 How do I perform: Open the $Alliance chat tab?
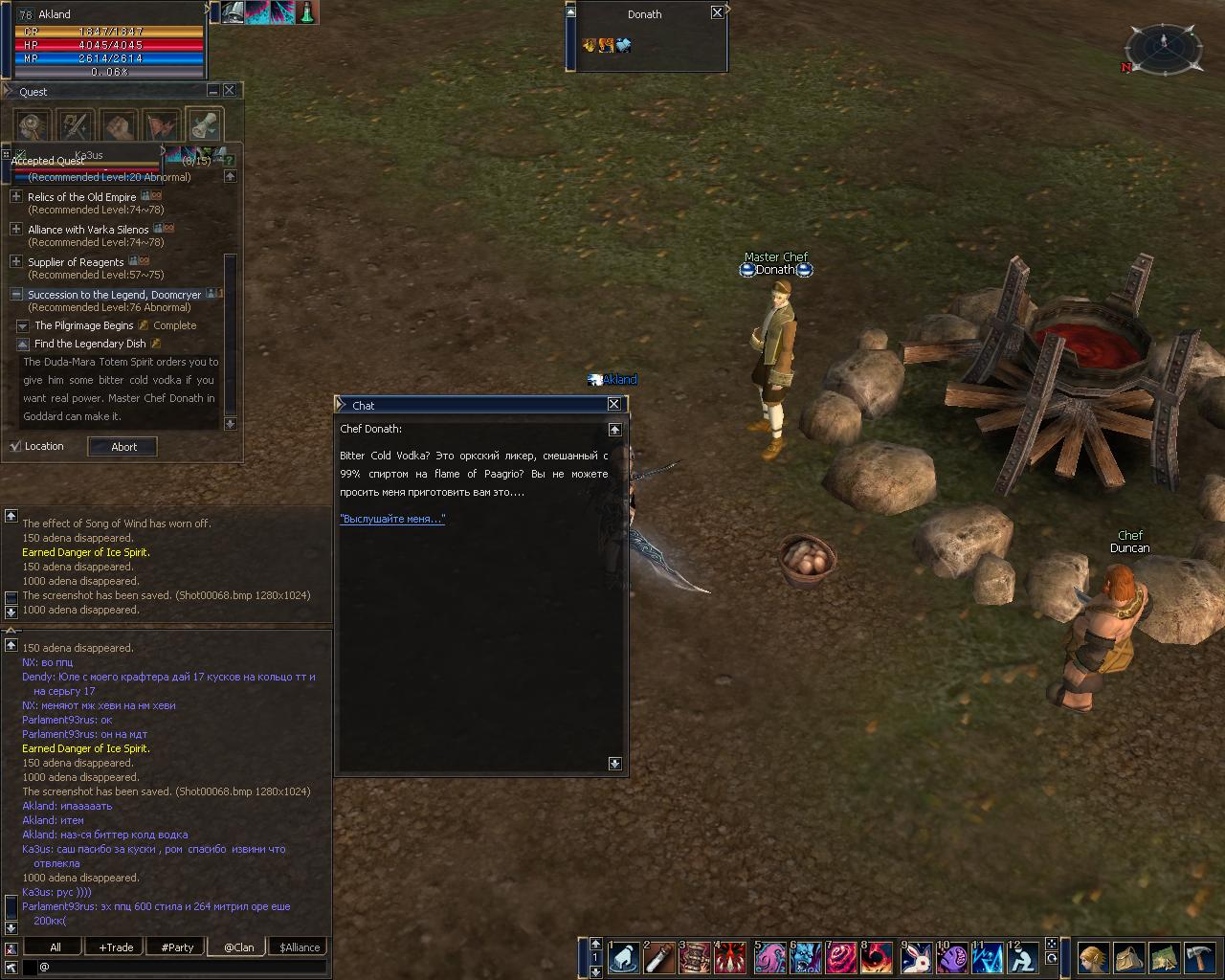tap(300, 947)
